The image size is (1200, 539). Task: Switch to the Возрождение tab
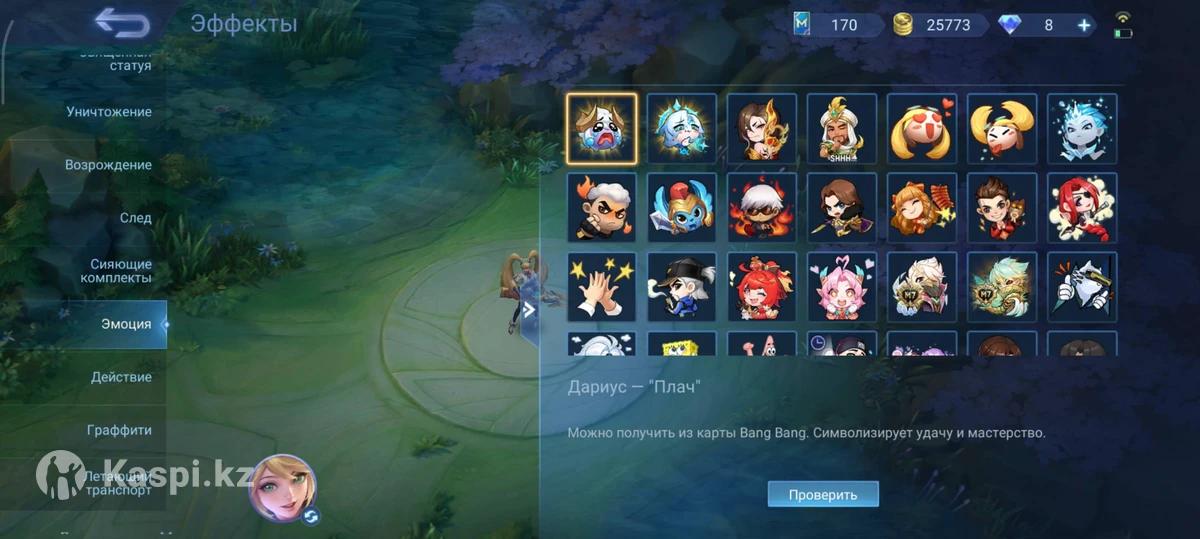tap(109, 165)
